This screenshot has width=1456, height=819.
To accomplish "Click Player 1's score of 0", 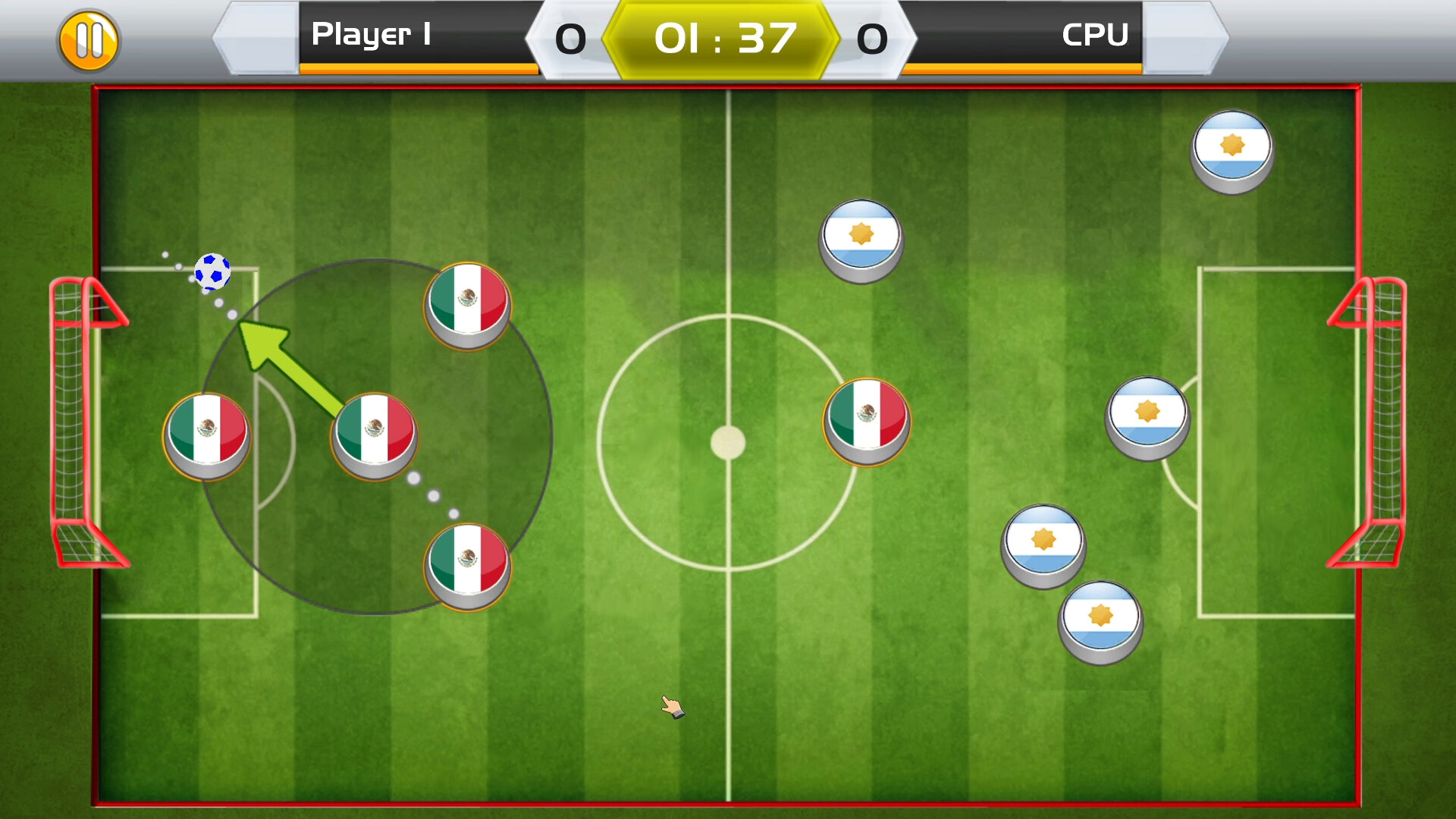I will pyautogui.click(x=570, y=38).
